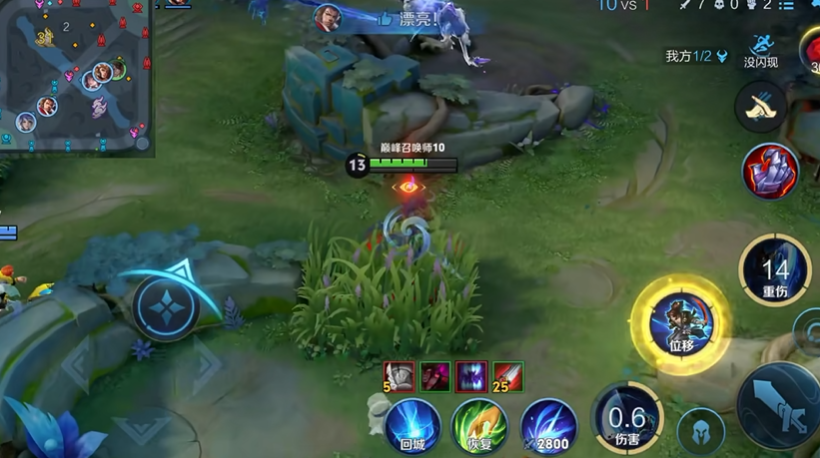This screenshot has width=820, height=458.
Task: Open the minimap
Action: pos(76,76)
